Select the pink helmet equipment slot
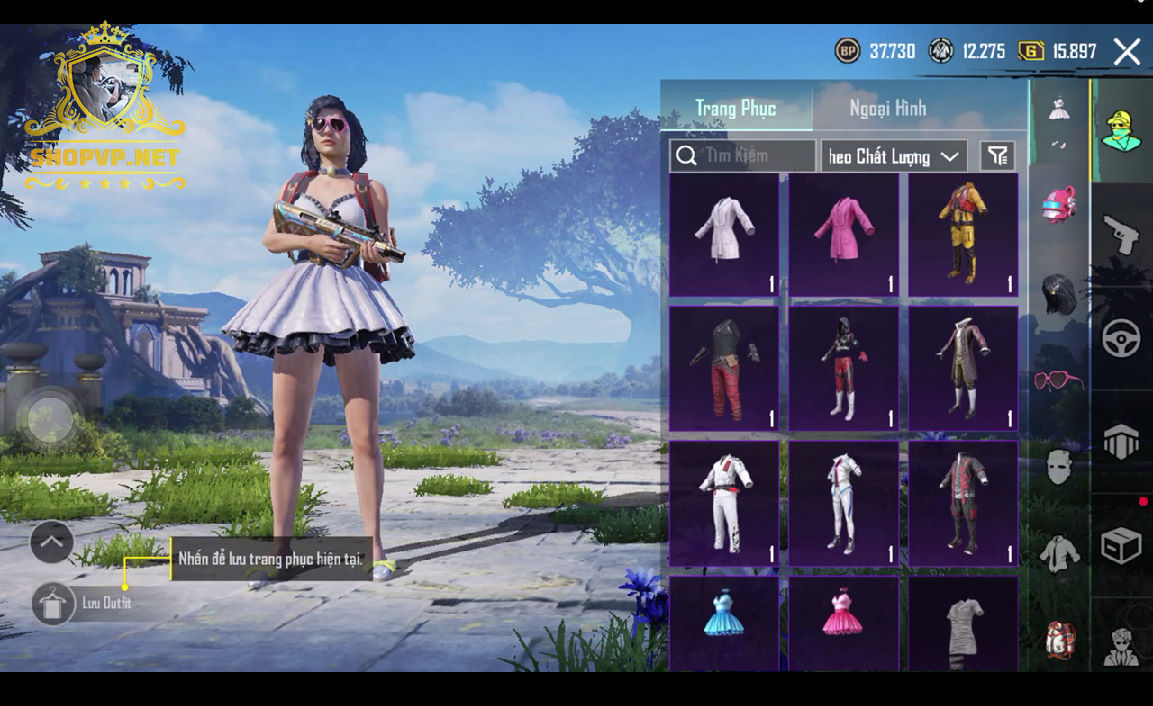 (1059, 204)
